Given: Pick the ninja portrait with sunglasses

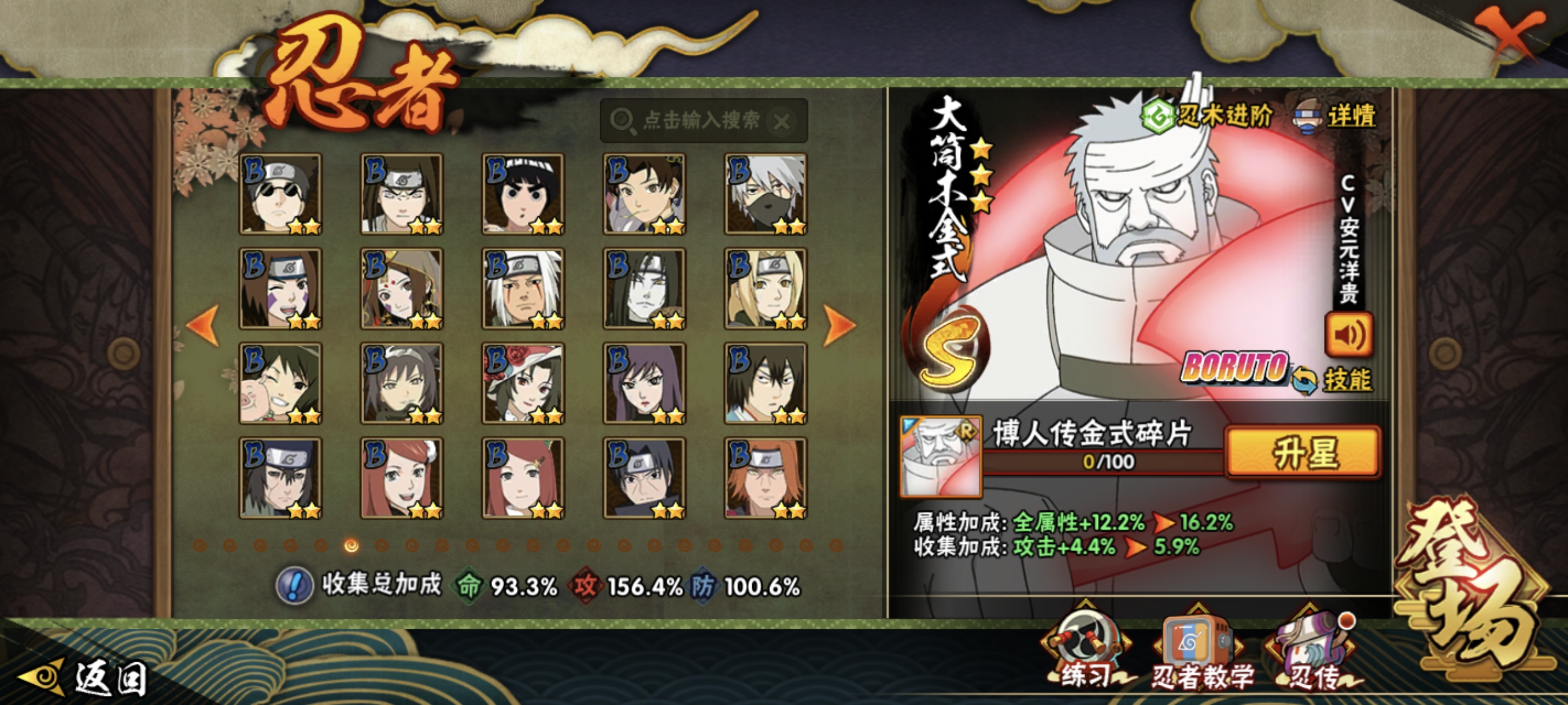Looking at the screenshot, I should tap(280, 194).
